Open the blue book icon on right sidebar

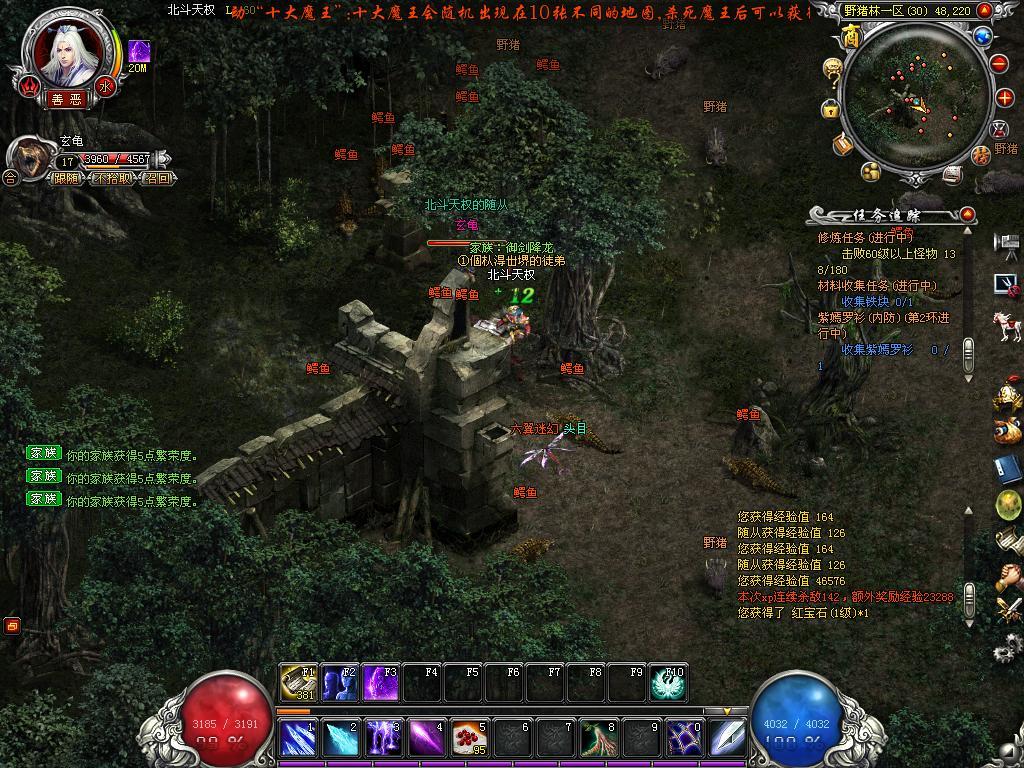coord(1007,469)
